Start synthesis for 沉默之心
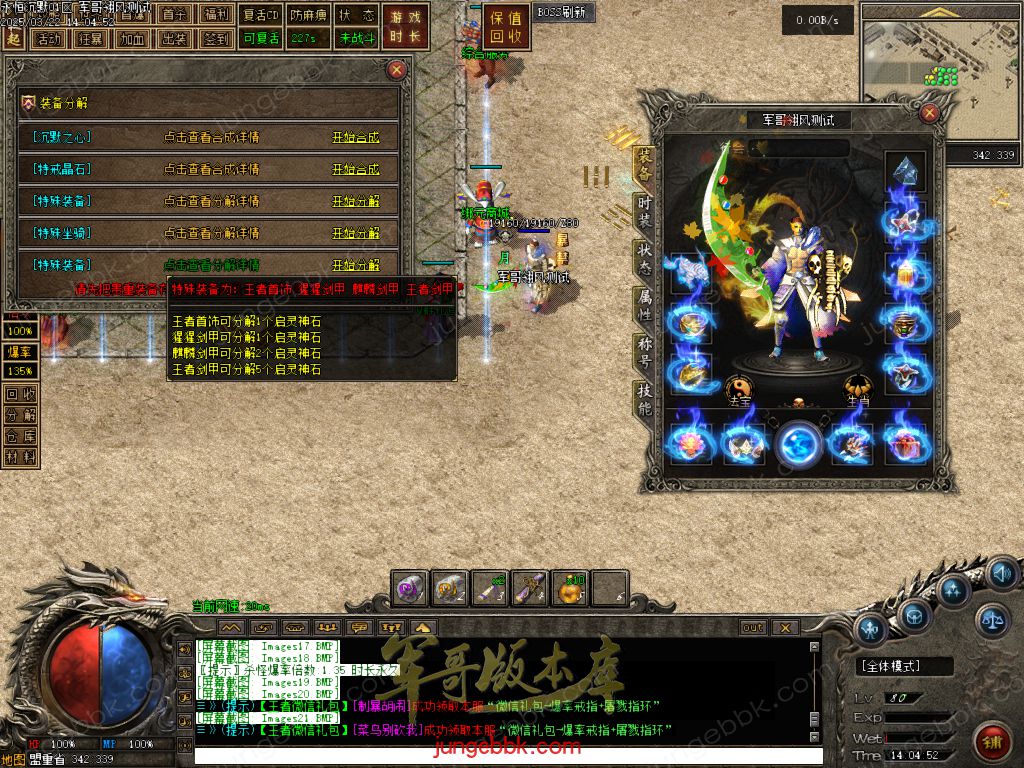 pyautogui.click(x=356, y=138)
